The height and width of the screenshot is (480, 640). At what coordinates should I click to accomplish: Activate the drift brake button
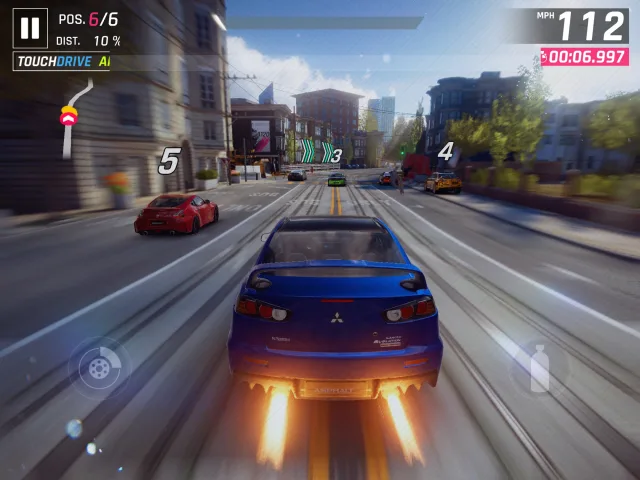(99, 368)
